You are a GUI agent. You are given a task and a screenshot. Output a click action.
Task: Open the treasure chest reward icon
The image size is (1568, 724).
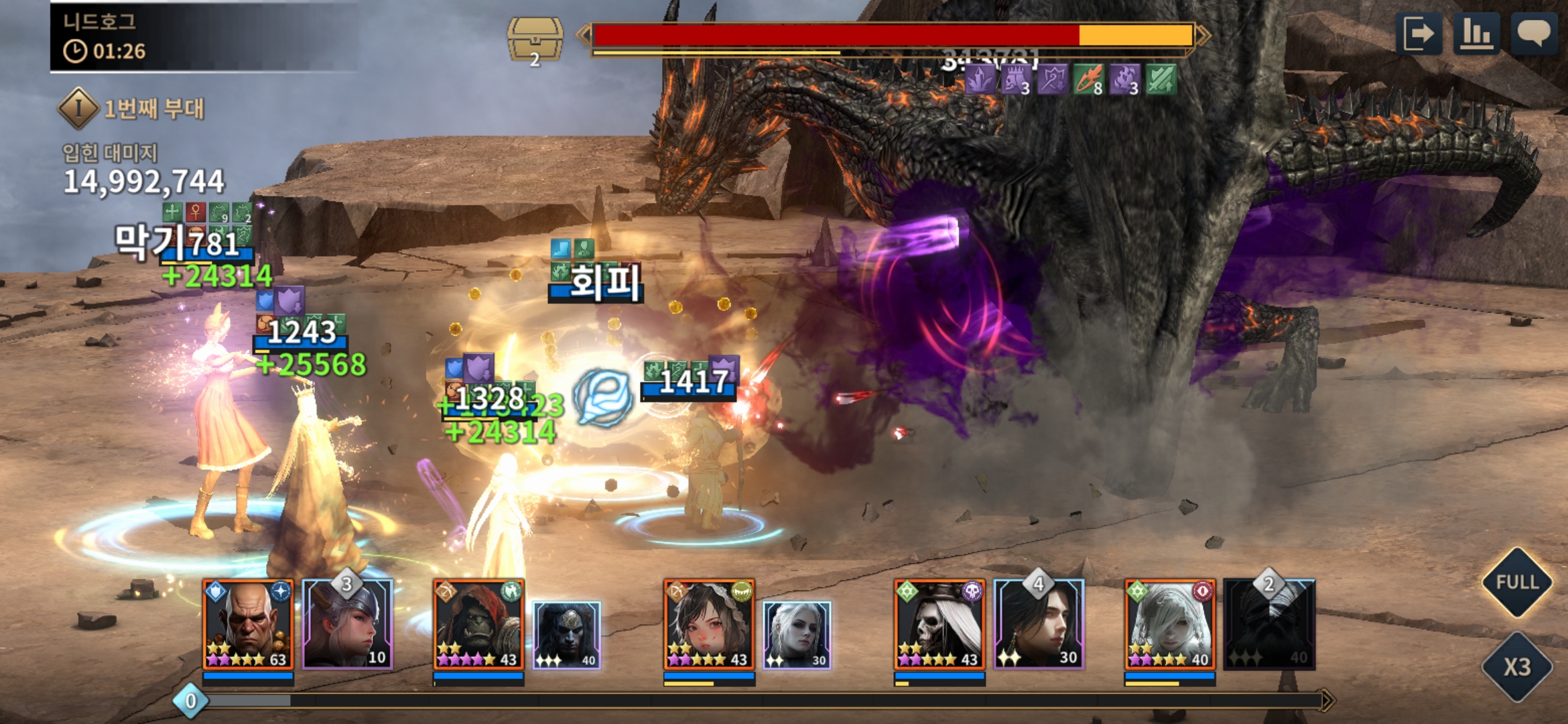(x=535, y=40)
